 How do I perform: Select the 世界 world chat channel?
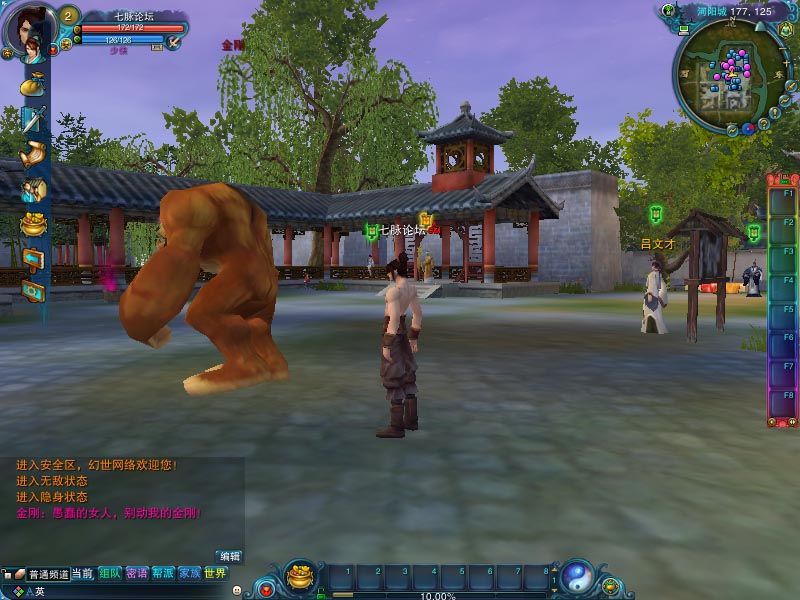pos(215,574)
